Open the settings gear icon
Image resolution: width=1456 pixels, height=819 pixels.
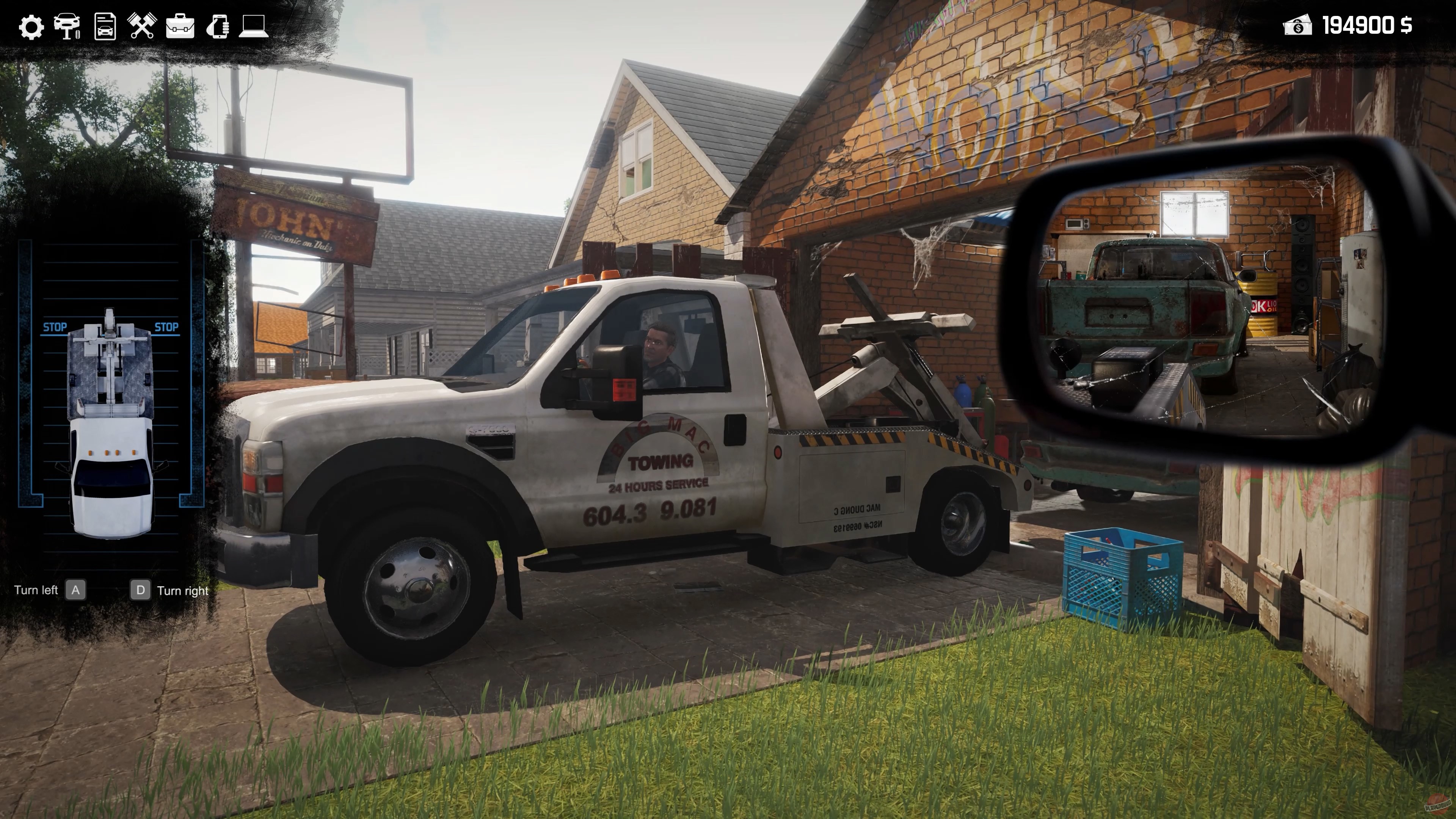(x=32, y=25)
